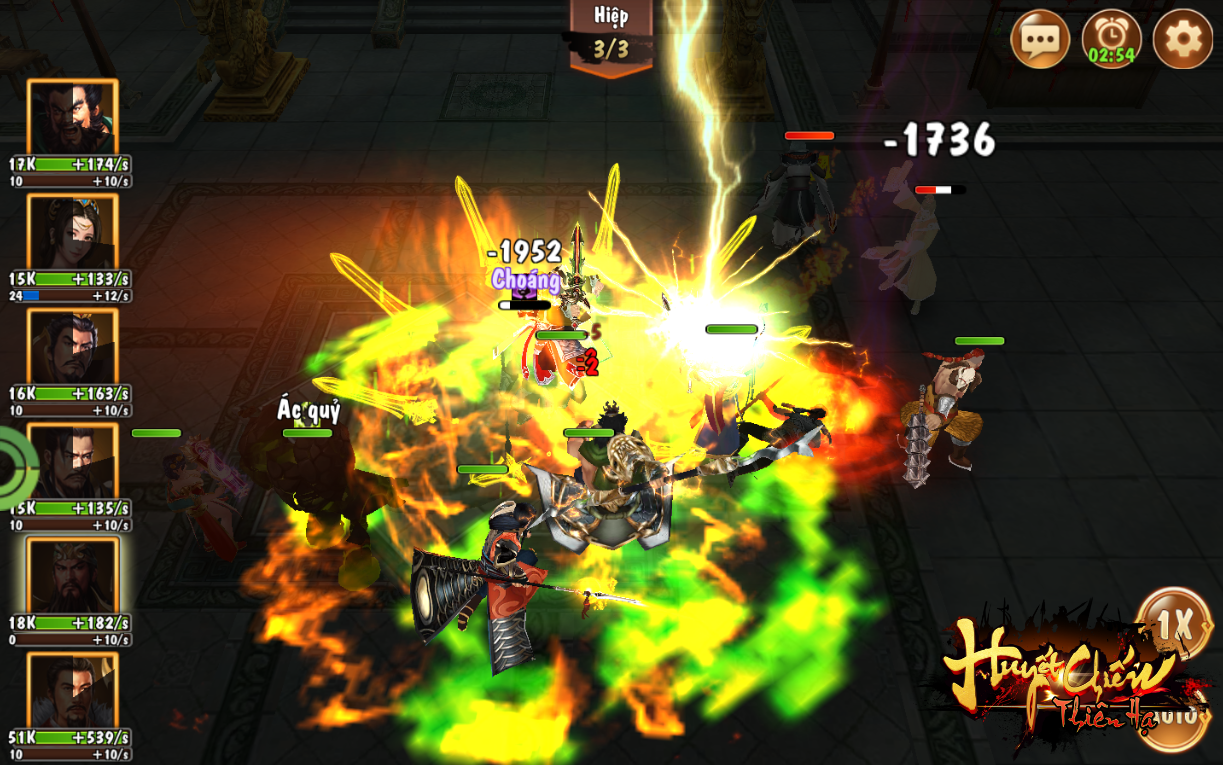
Task: Open the gear settings menu
Action: (1182, 39)
